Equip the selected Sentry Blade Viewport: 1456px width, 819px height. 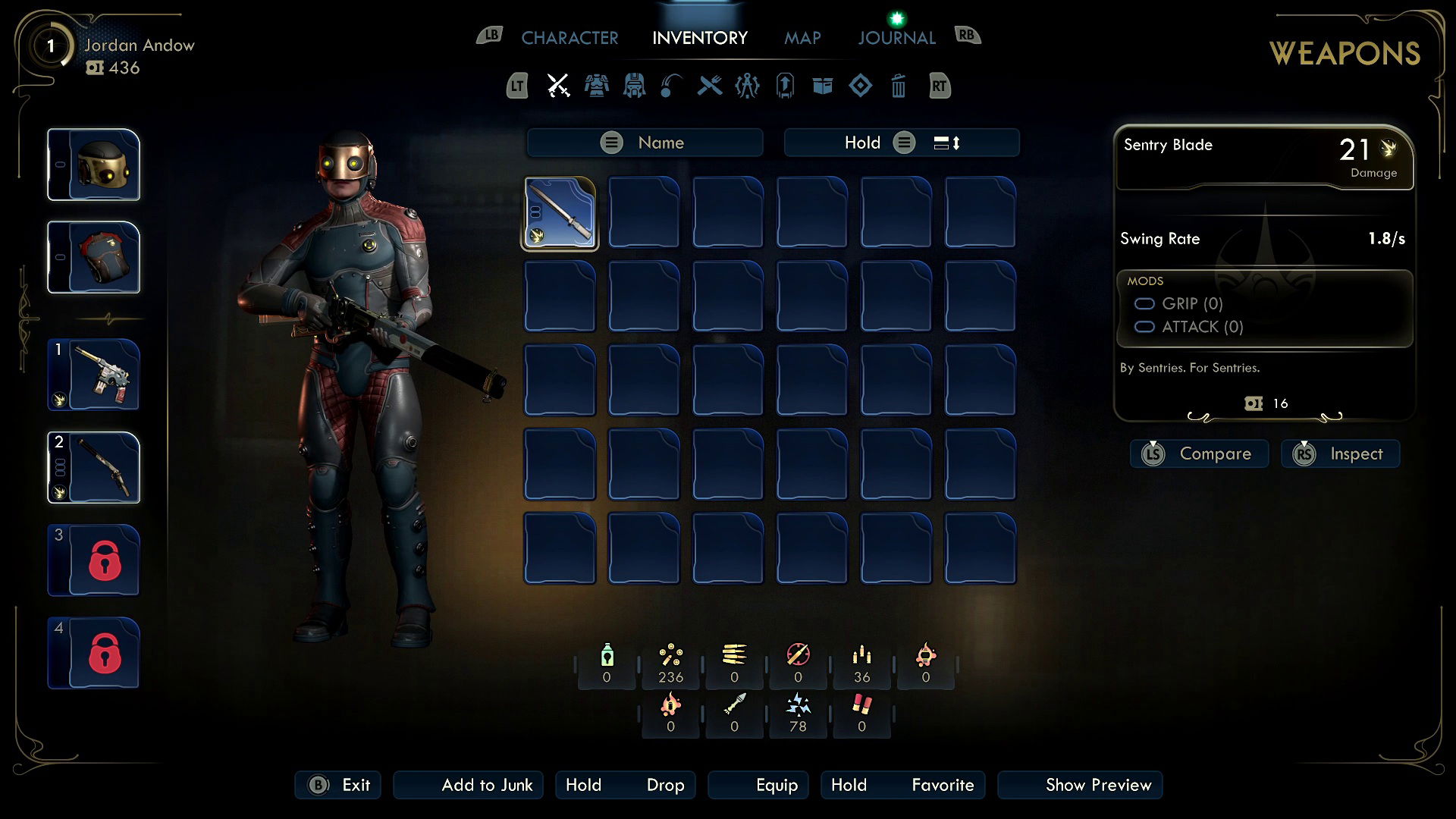pos(758,785)
